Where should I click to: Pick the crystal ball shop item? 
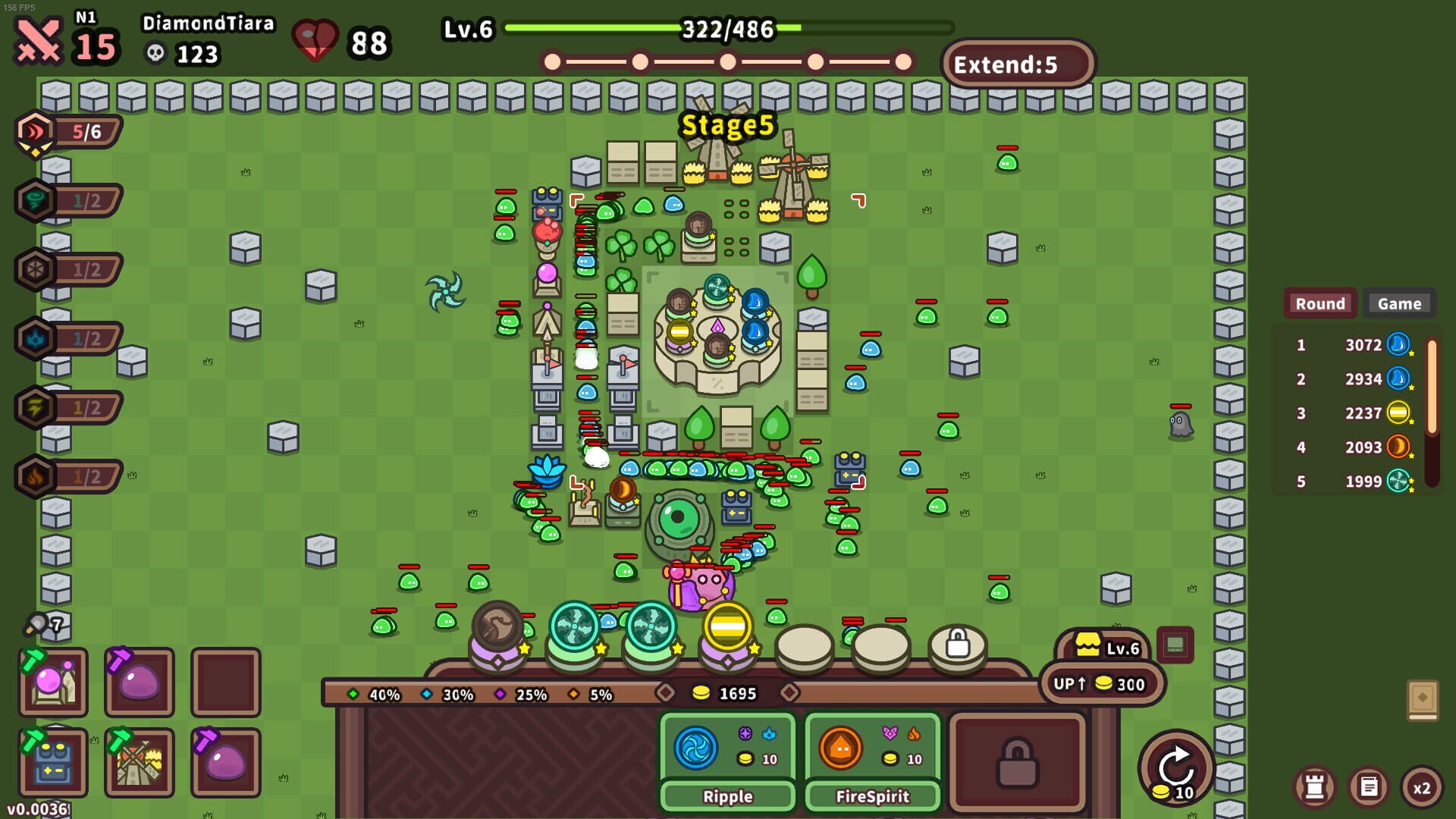click(x=52, y=682)
